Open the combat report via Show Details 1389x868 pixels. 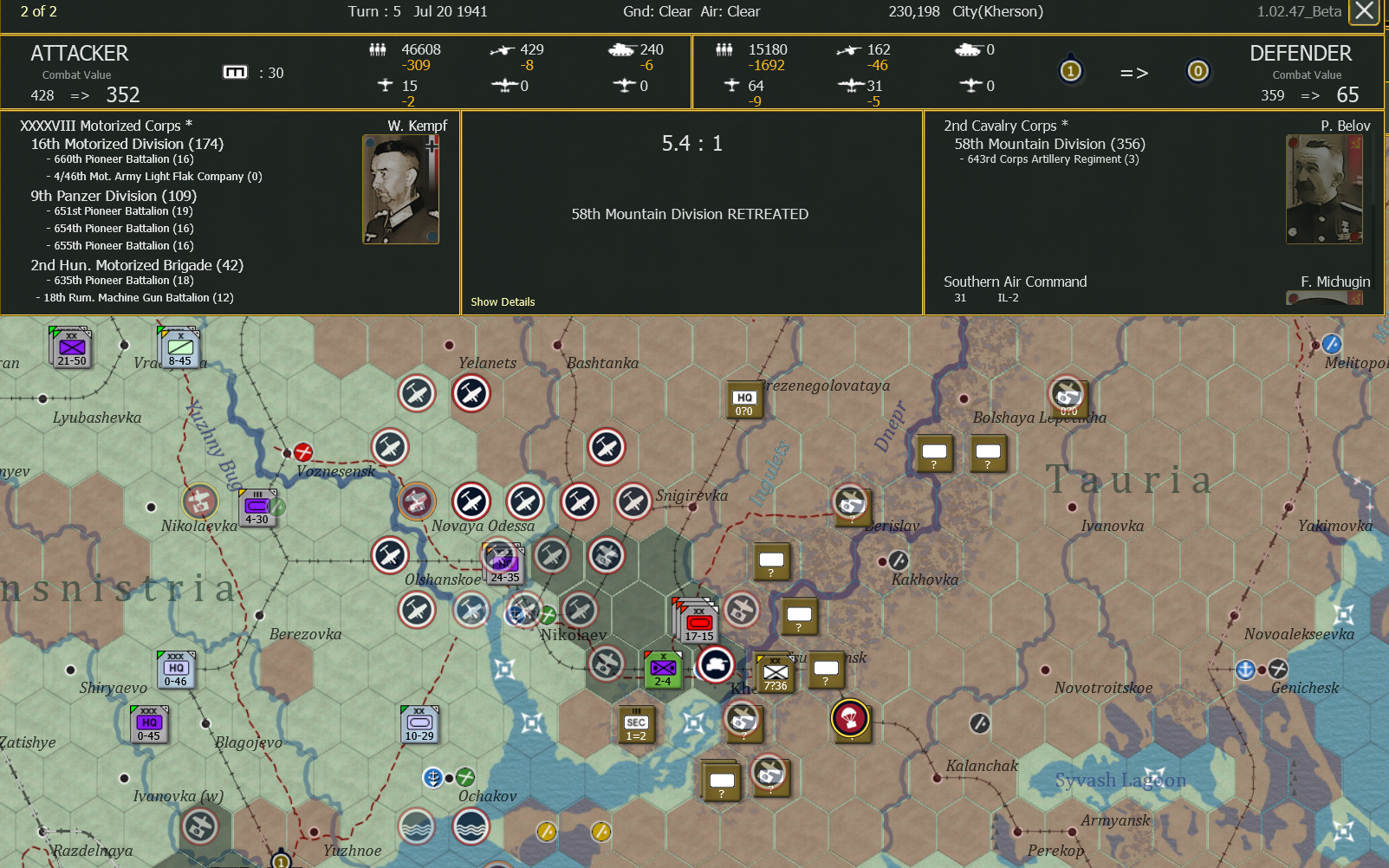[x=503, y=301]
